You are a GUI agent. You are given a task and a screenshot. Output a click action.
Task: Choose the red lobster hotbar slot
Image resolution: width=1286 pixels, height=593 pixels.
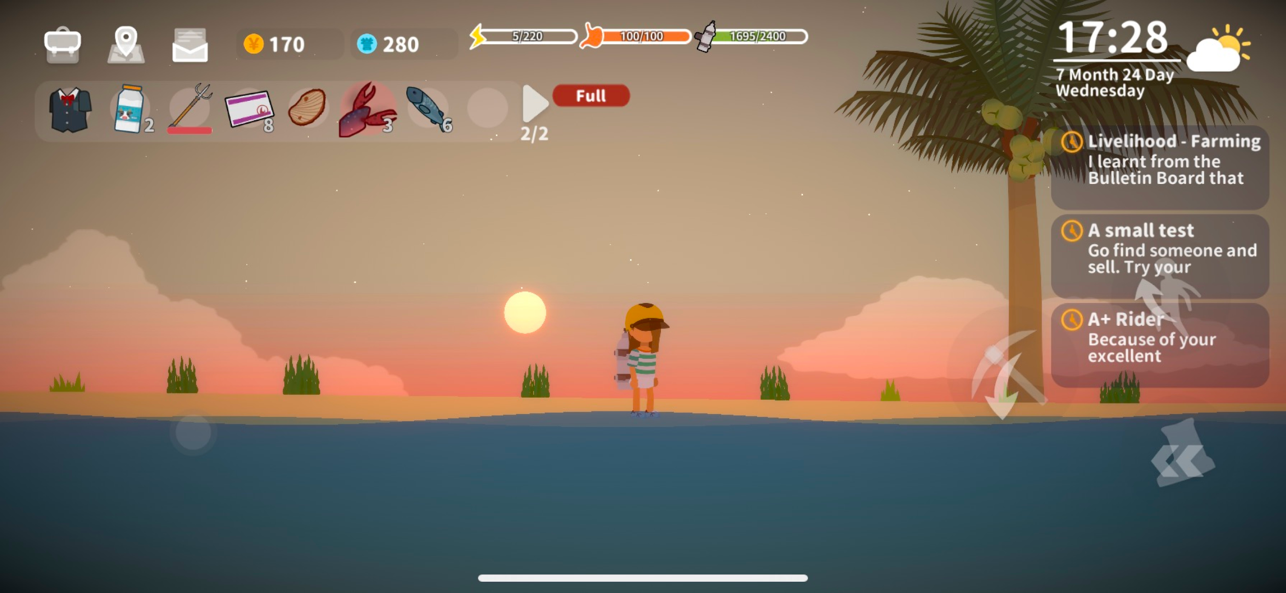367,109
